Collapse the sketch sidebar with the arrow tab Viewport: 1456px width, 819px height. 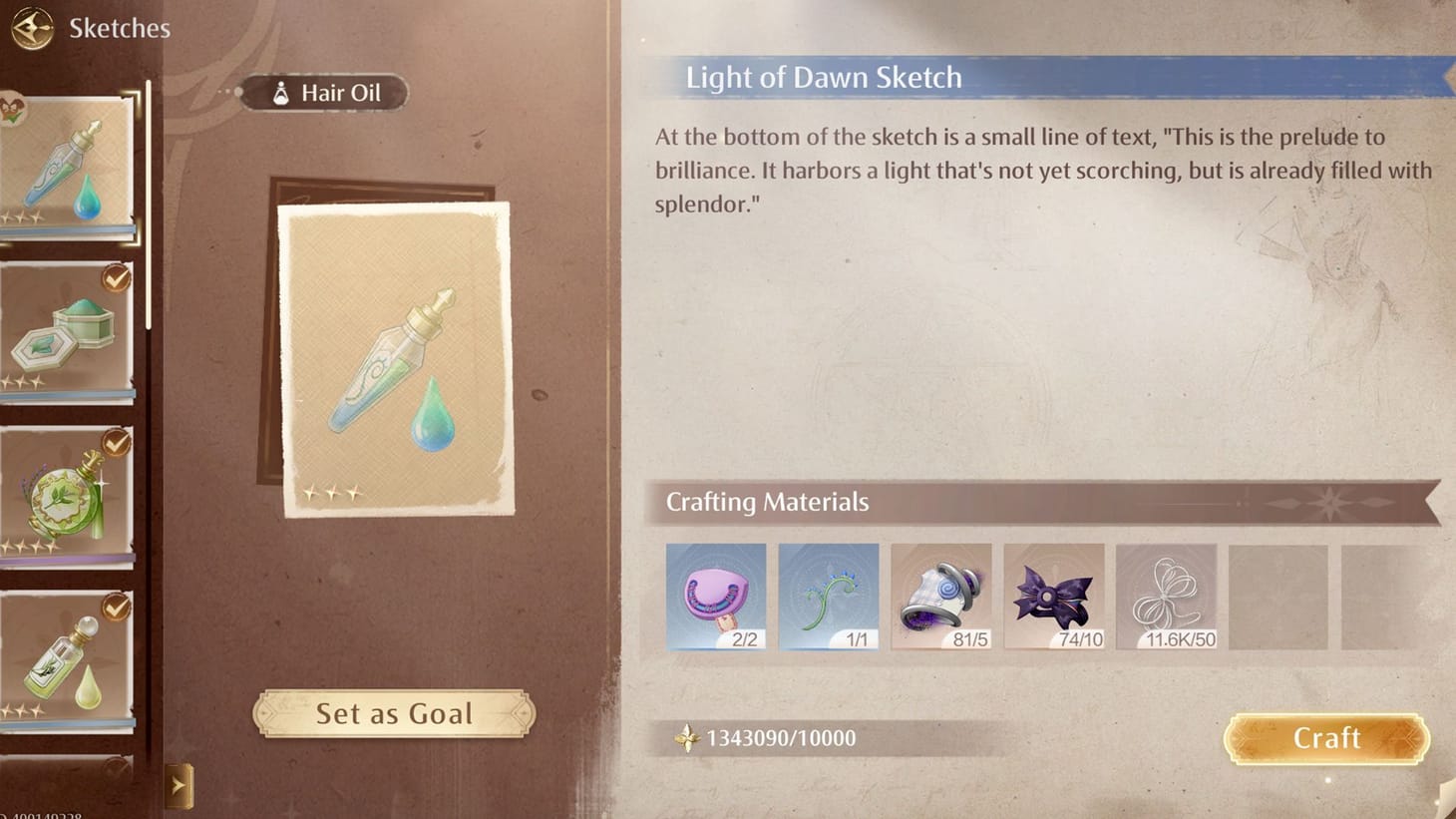point(181,786)
